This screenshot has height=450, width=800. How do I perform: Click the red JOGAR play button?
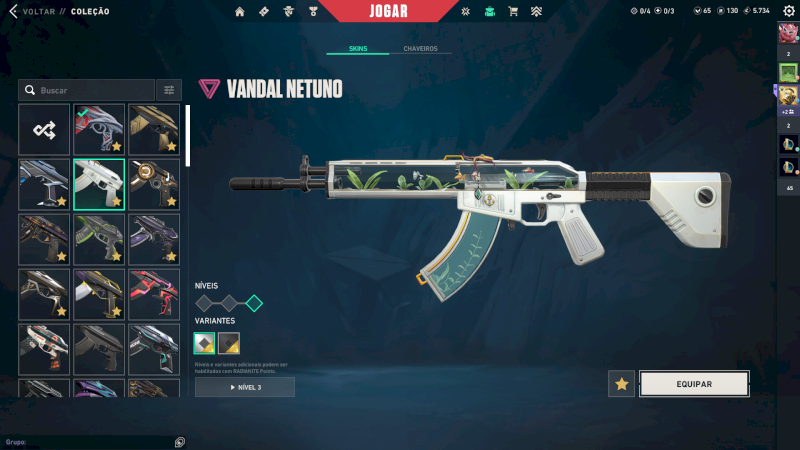click(388, 11)
